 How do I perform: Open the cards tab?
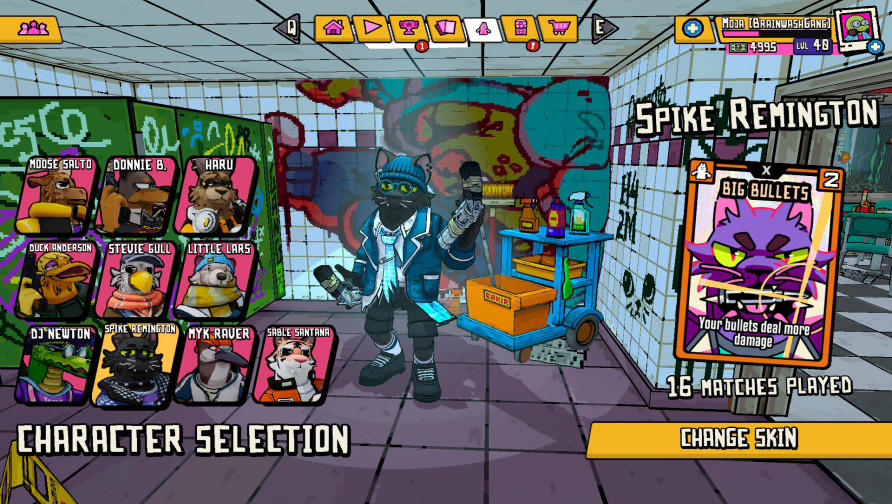446,27
